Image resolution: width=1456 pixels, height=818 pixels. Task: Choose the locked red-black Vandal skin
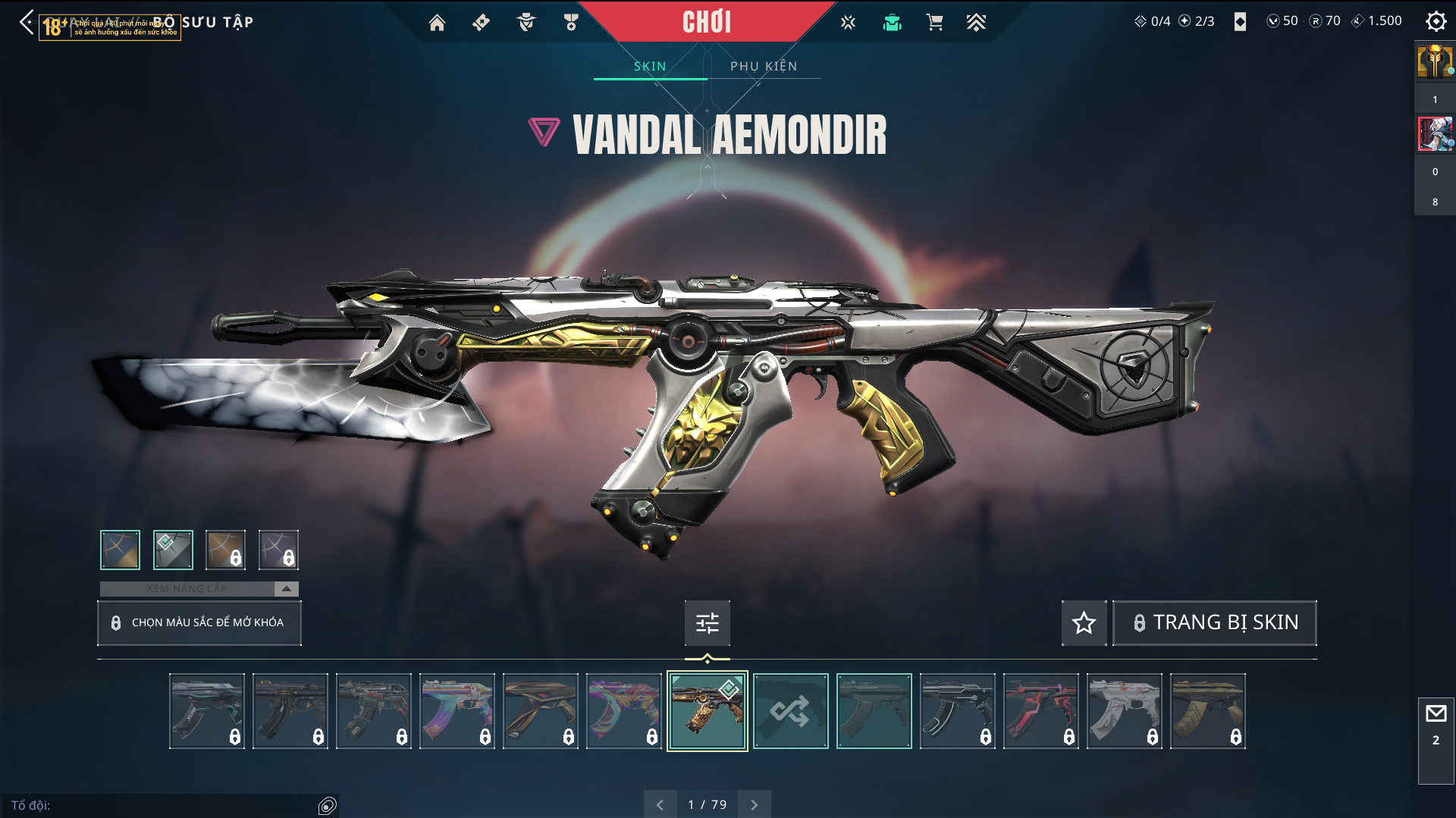tap(1040, 711)
